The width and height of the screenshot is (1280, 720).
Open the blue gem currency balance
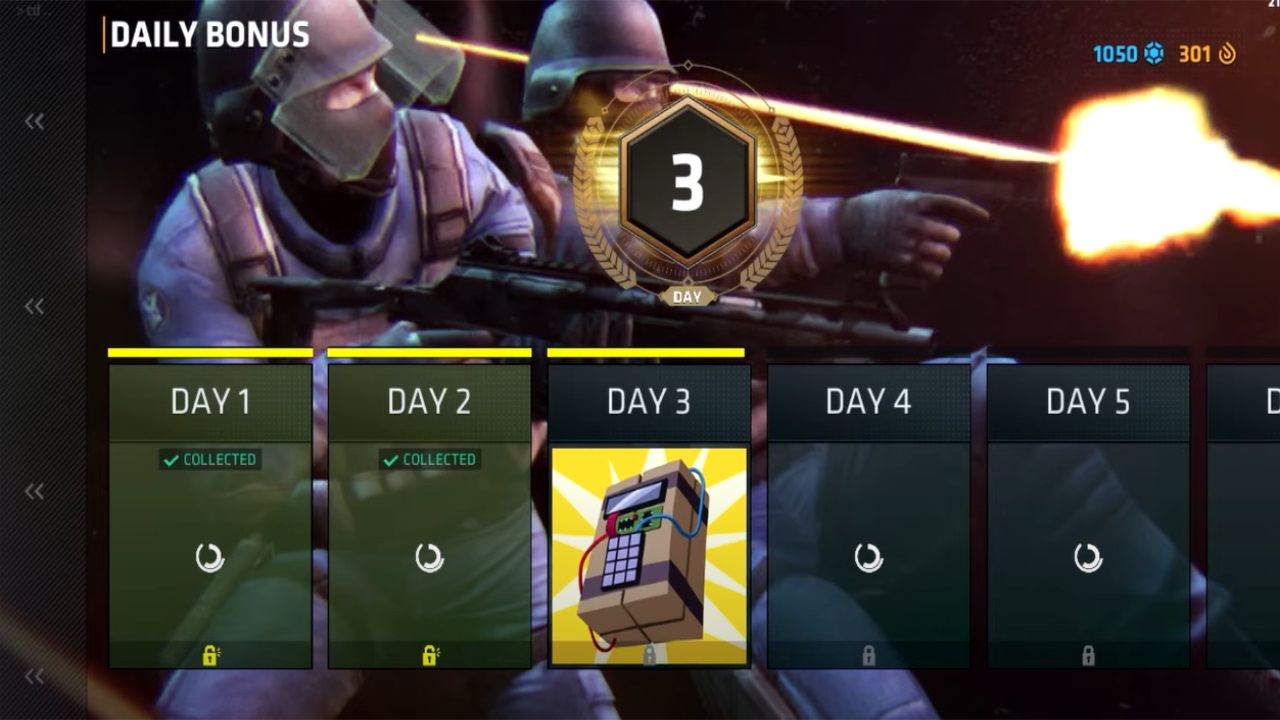(1128, 54)
